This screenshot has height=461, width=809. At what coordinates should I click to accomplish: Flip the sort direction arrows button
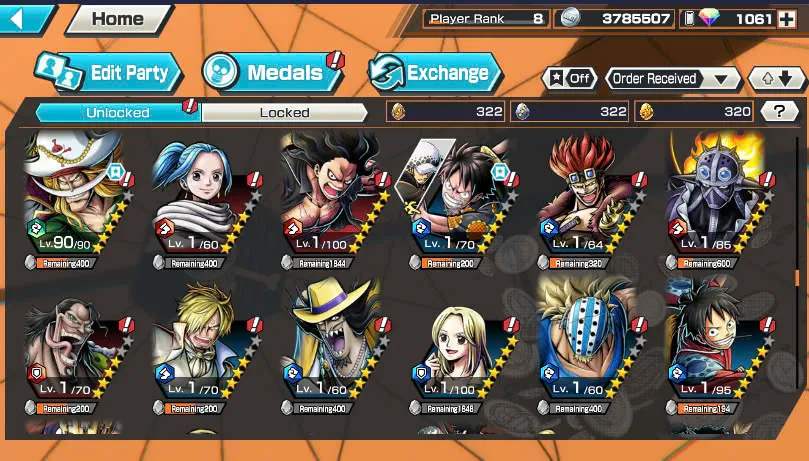[777, 79]
